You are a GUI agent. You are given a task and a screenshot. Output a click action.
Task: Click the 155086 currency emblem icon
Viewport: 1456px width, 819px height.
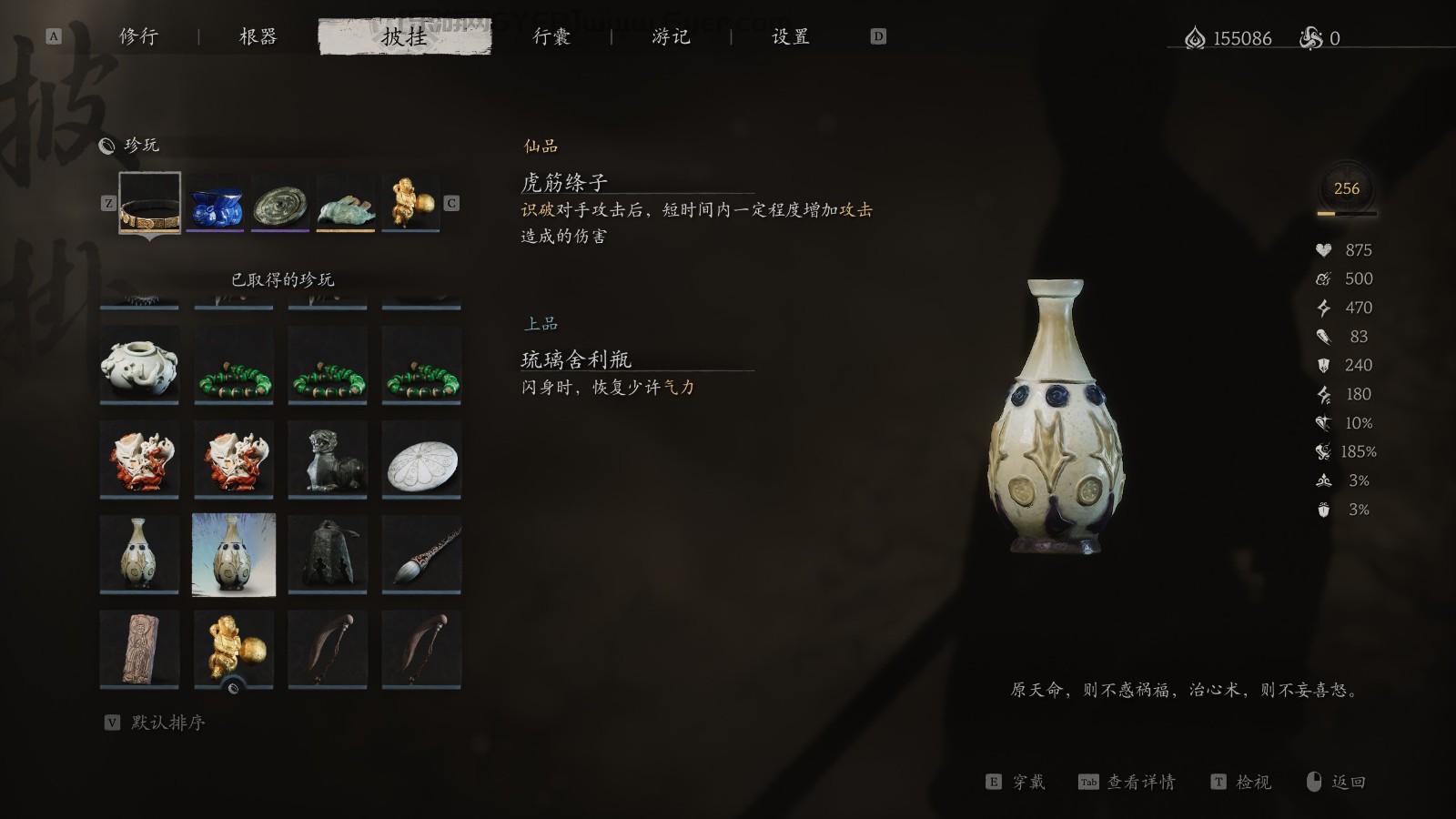coord(1194,38)
